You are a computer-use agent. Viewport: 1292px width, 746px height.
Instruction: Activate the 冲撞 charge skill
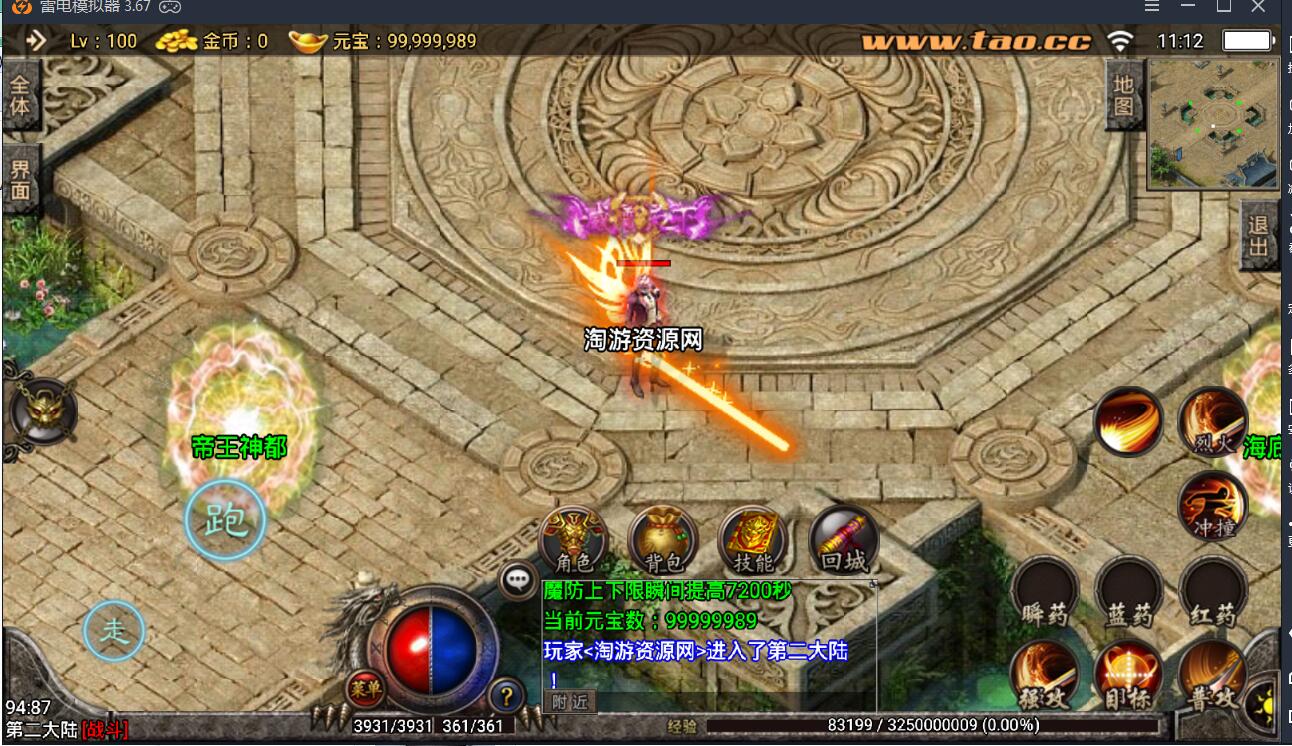1213,505
